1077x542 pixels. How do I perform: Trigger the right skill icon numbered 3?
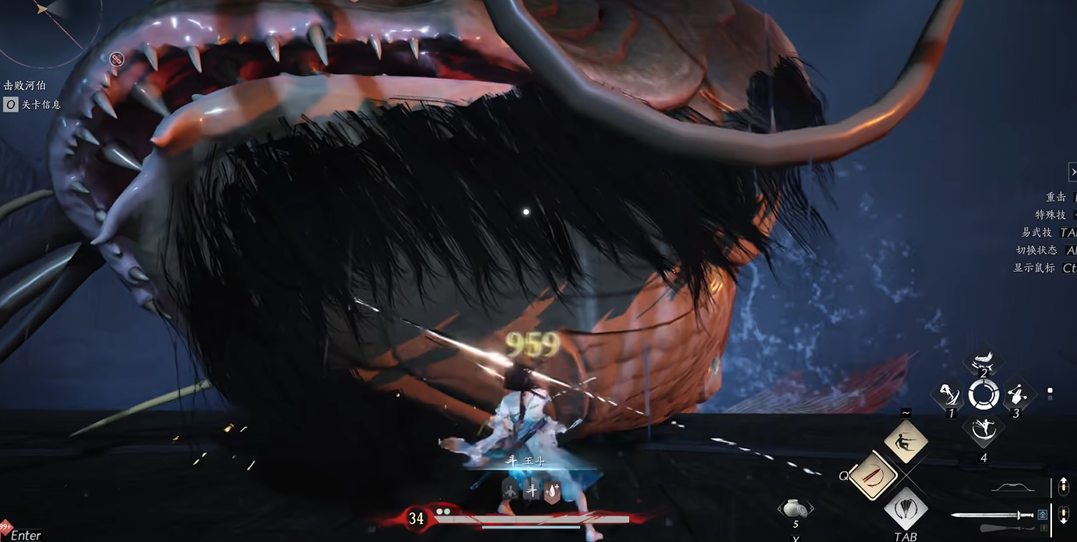click(x=1017, y=395)
